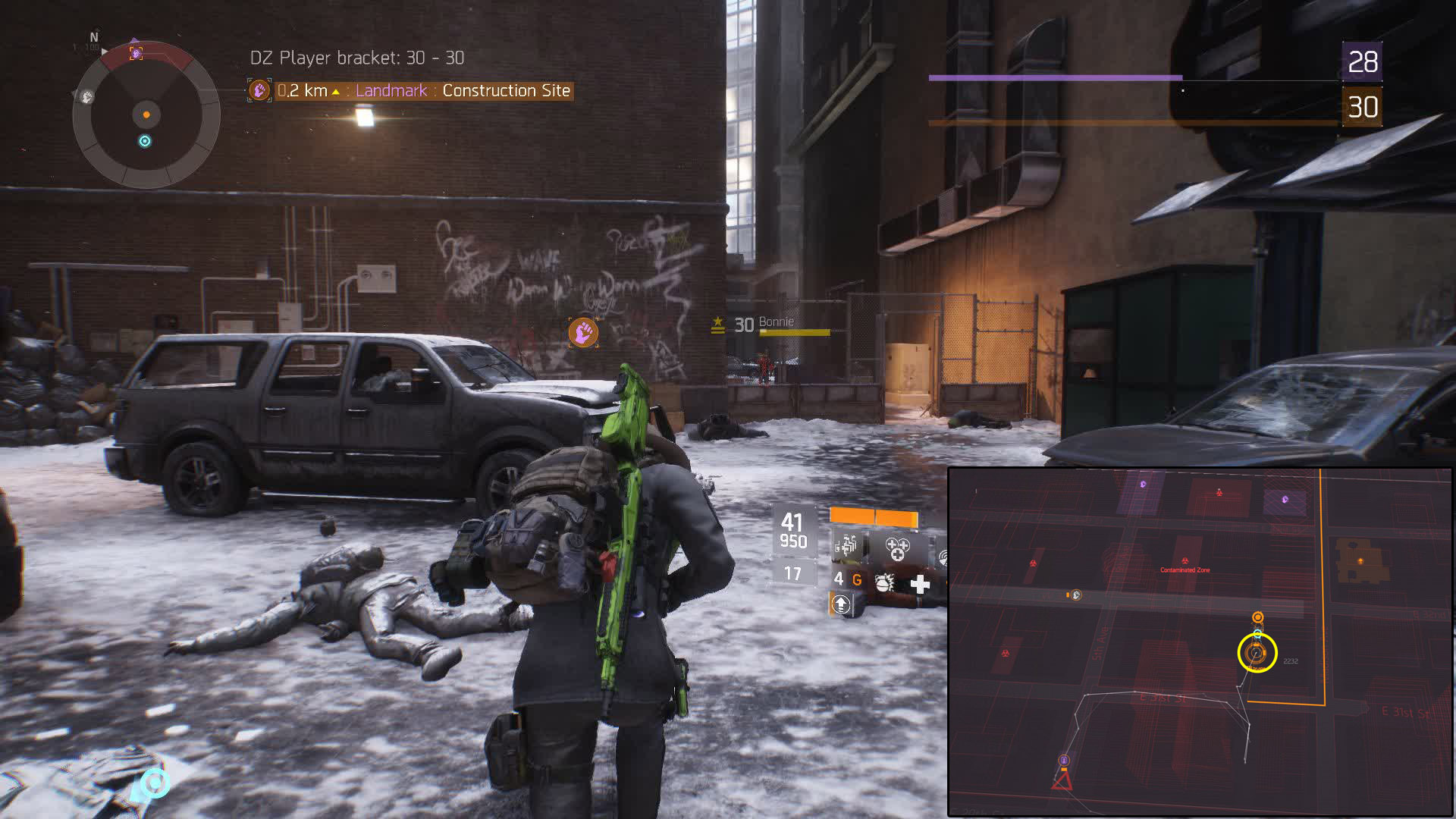Select the orange safe house building on map
This screenshot has width=1456, height=819.
(1360, 560)
